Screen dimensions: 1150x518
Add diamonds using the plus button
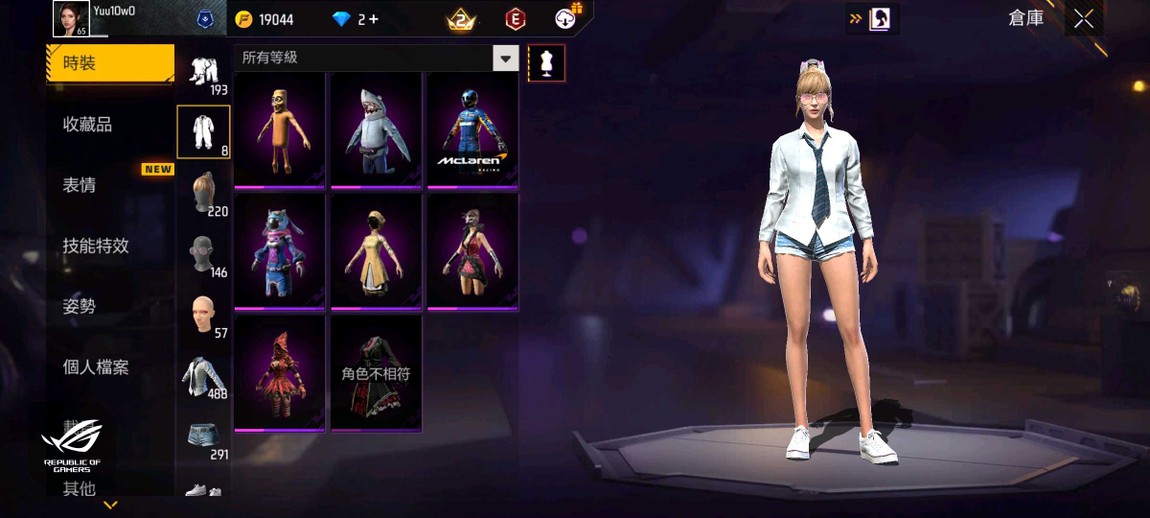[374, 19]
